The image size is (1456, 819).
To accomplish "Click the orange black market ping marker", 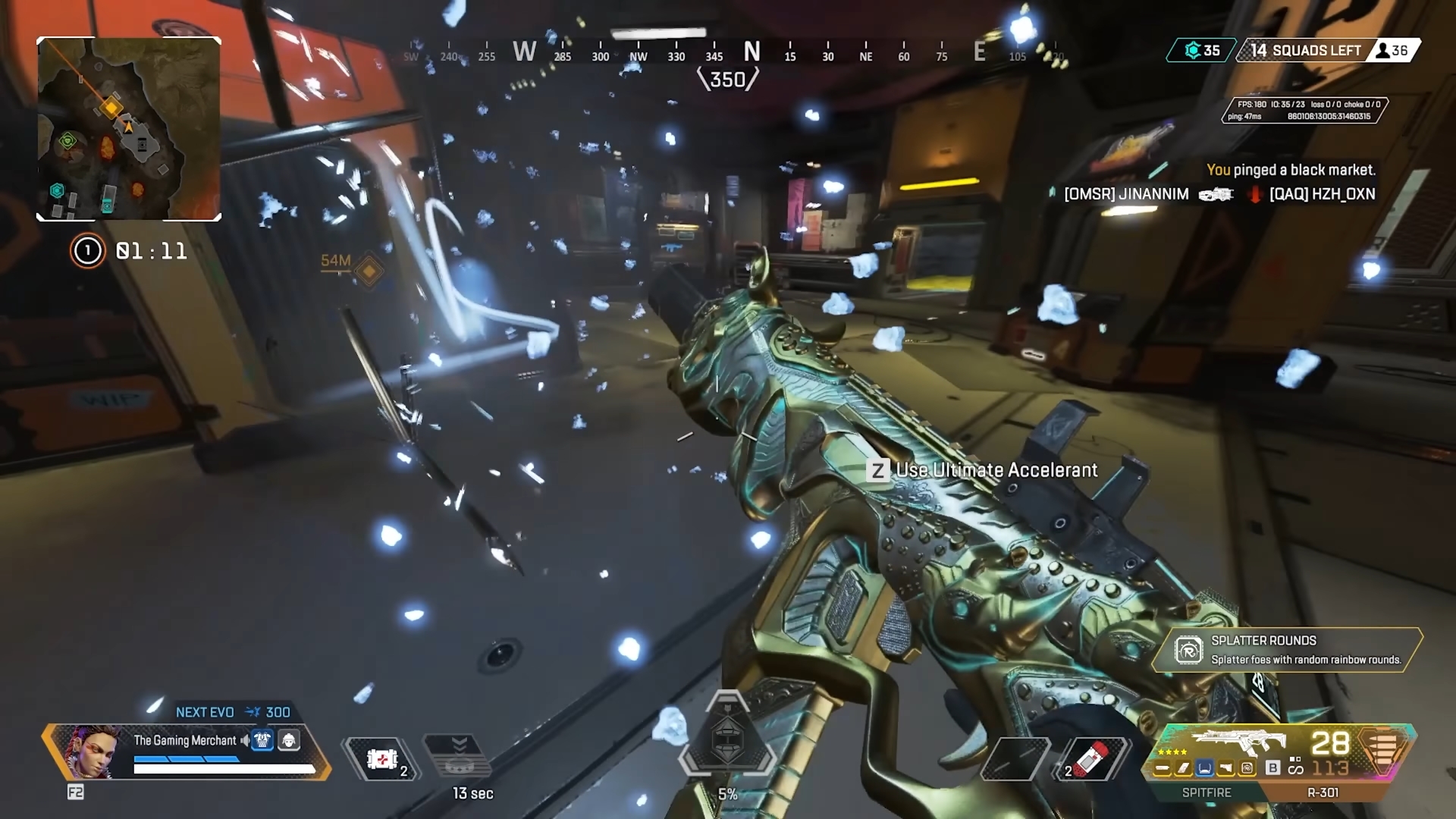I will click(369, 271).
